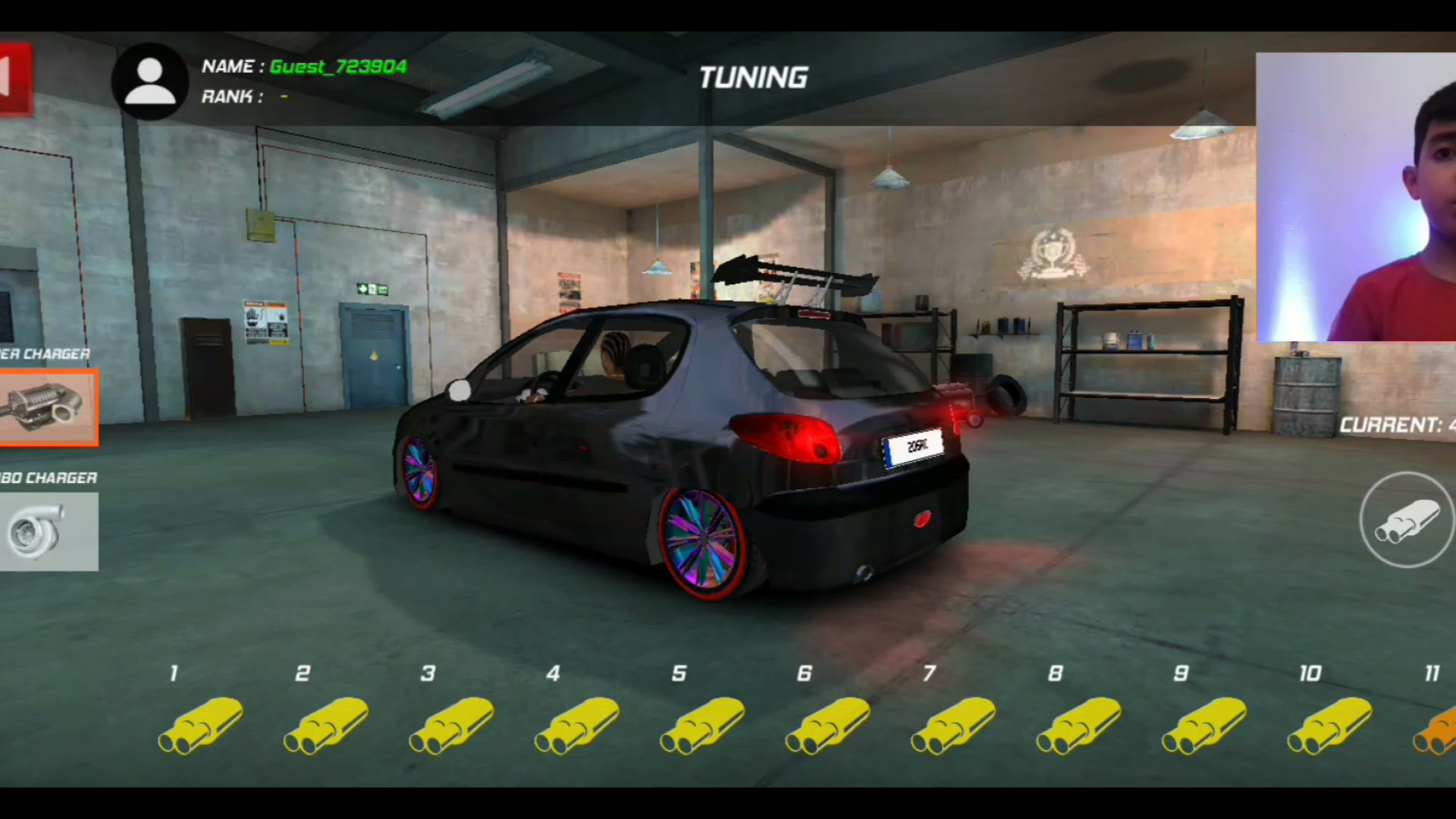Choose exhaust option number 7

pyautogui.click(x=953, y=725)
